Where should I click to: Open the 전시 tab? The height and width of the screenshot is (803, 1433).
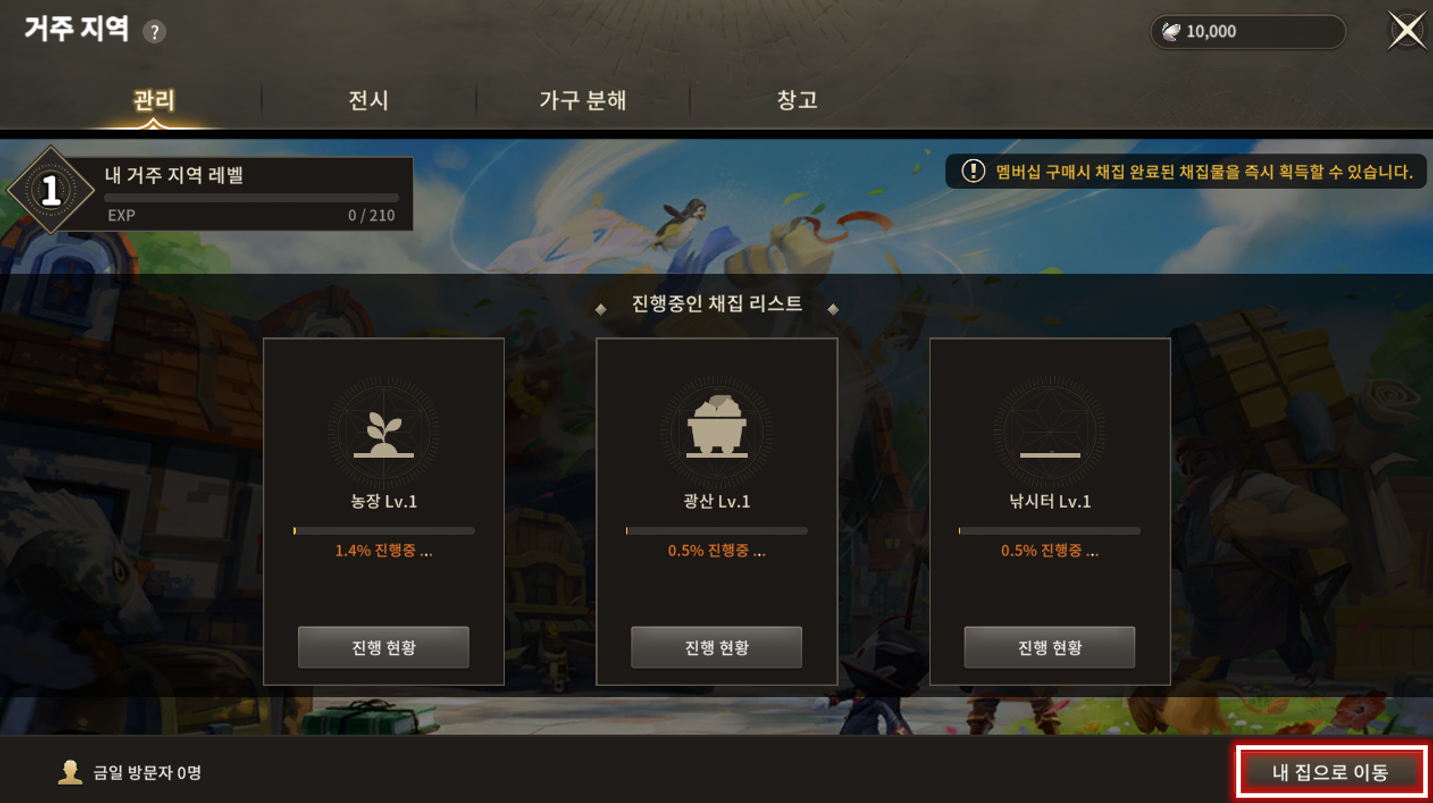coord(368,100)
